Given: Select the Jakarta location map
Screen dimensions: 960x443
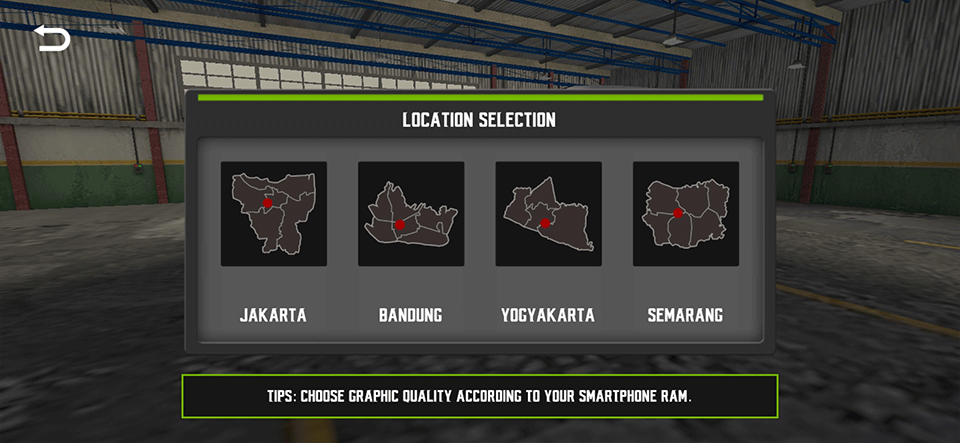Looking at the screenshot, I should pos(273,214).
